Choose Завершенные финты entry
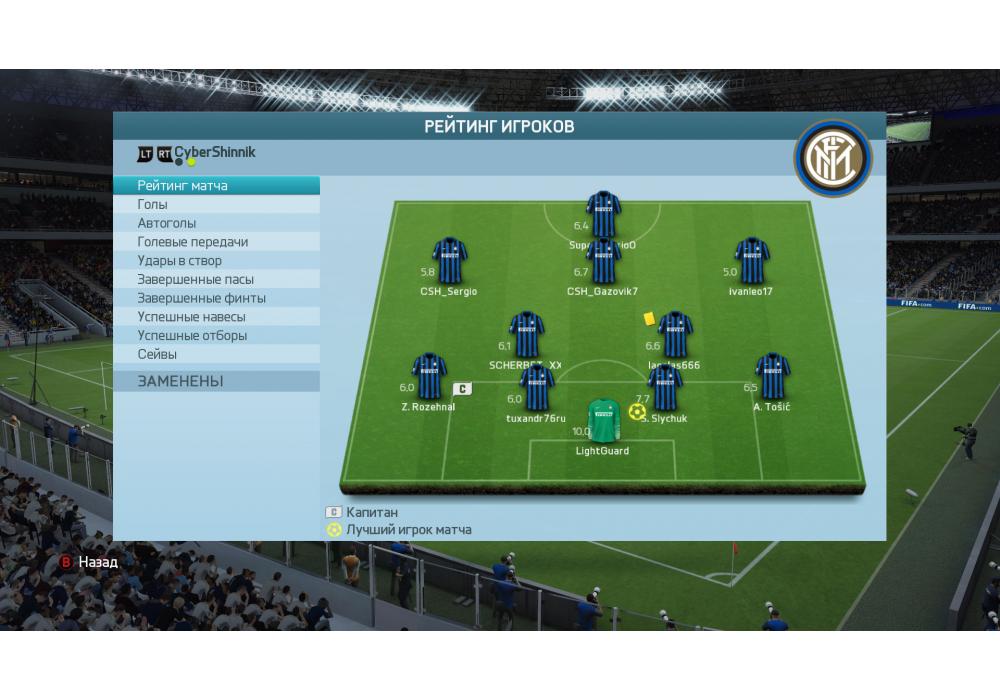Image resolution: width=1000 pixels, height=700 pixels. pyautogui.click(x=216, y=298)
